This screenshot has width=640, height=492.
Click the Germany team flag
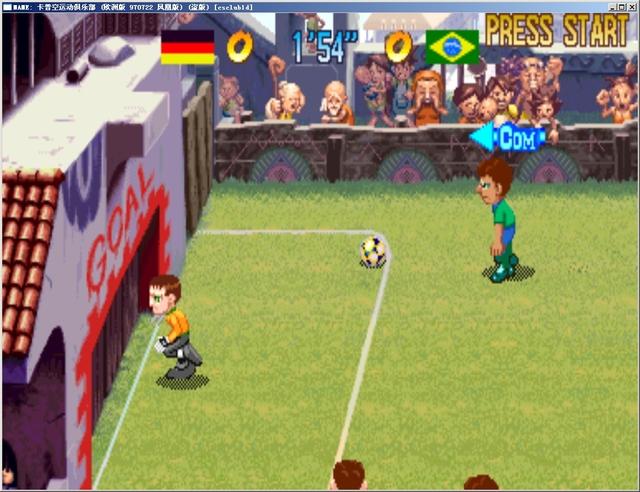click(x=188, y=46)
